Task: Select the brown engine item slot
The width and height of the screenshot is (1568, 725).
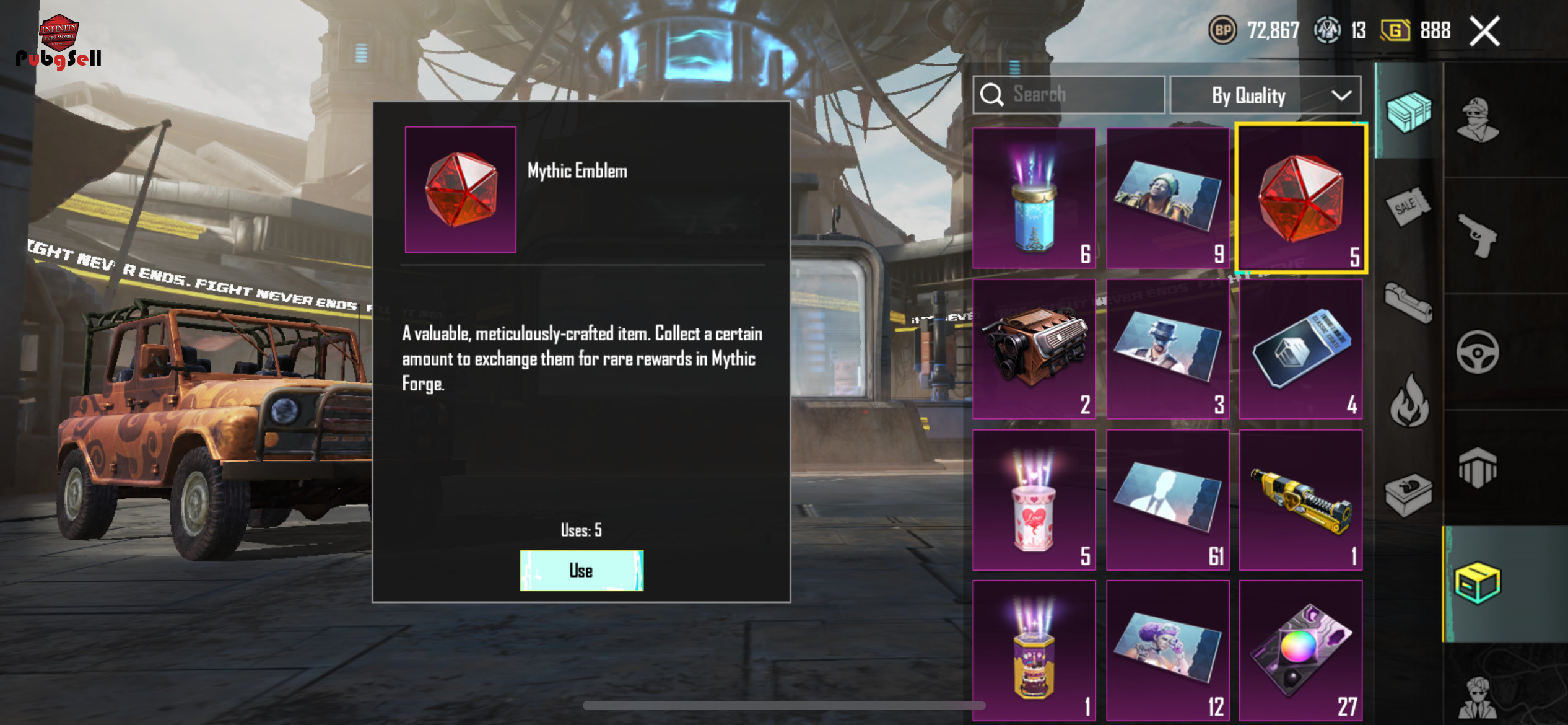Action: pos(1034,349)
